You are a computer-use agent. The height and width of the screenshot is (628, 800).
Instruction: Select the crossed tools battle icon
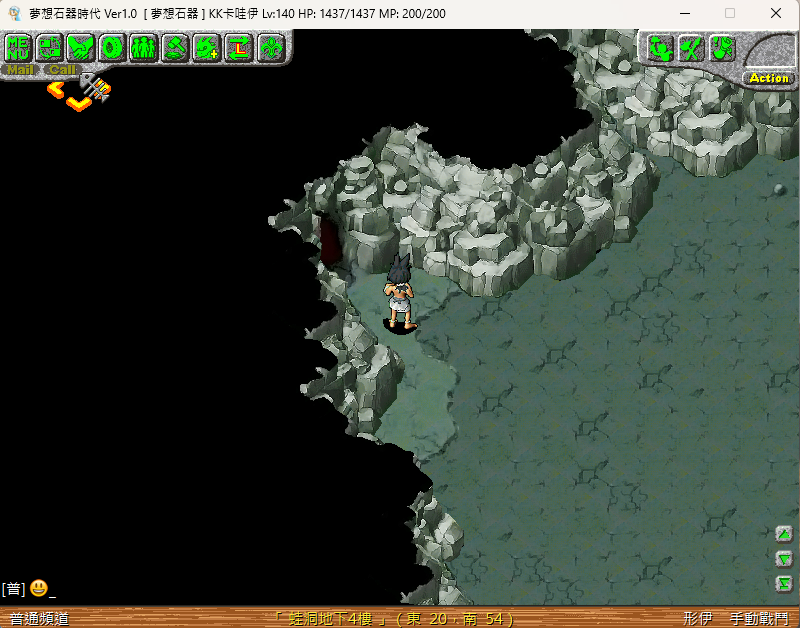[x=690, y=47]
